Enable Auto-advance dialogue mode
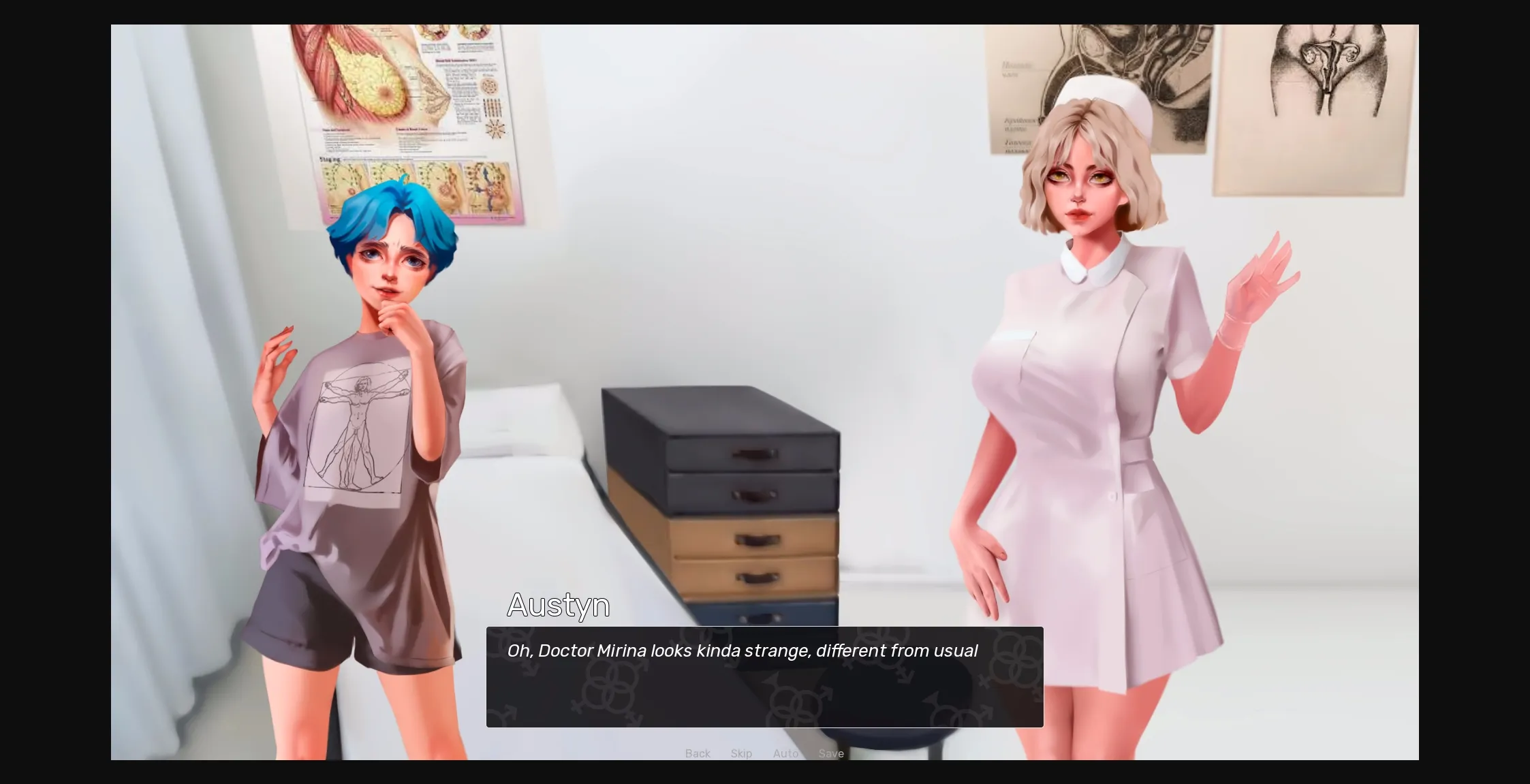The width and height of the screenshot is (1530, 784). click(x=785, y=753)
